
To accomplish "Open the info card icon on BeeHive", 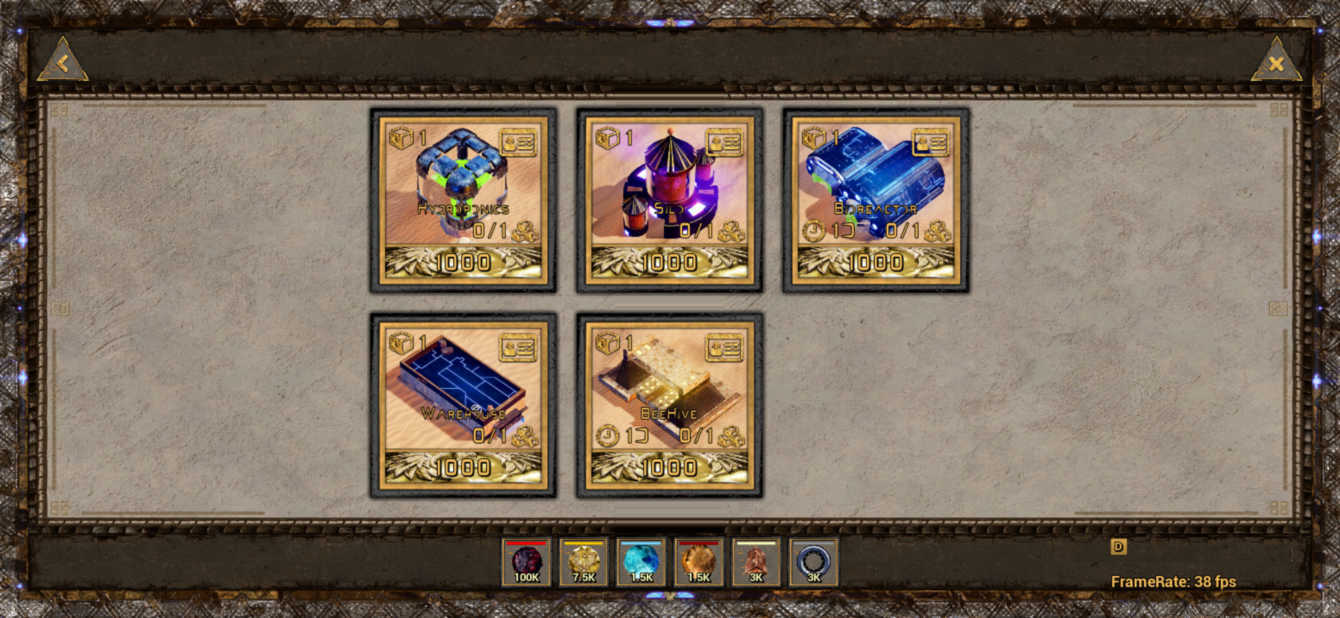I will click(x=724, y=347).
